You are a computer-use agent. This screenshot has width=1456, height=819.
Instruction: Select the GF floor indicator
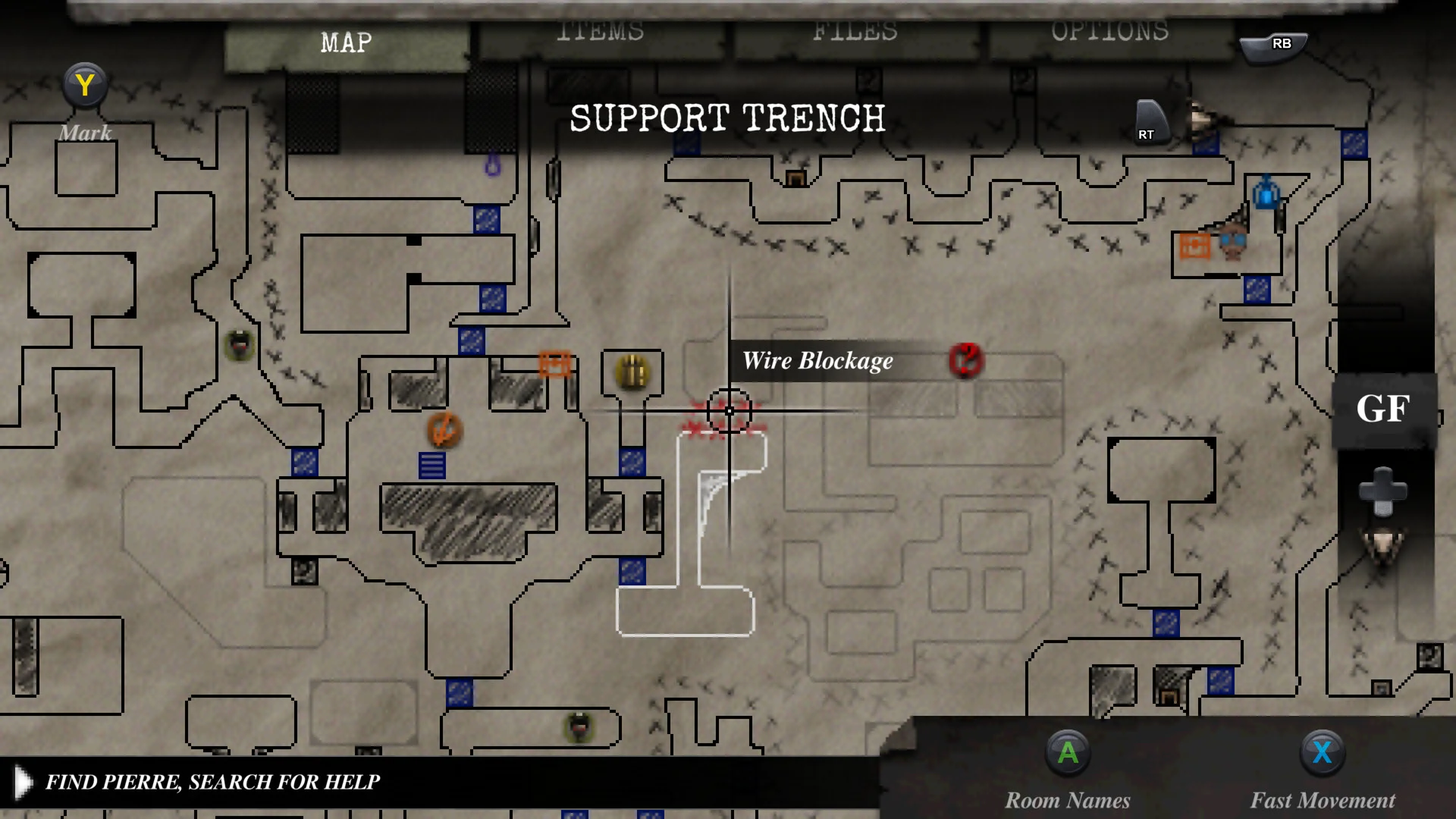click(x=1383, y=409)
